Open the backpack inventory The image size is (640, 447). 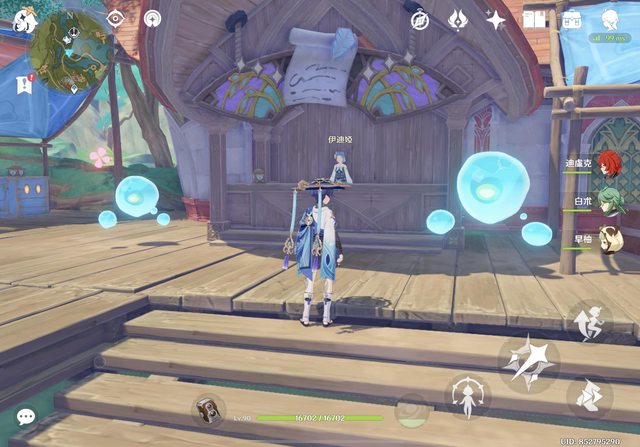(x=572, y=20)
